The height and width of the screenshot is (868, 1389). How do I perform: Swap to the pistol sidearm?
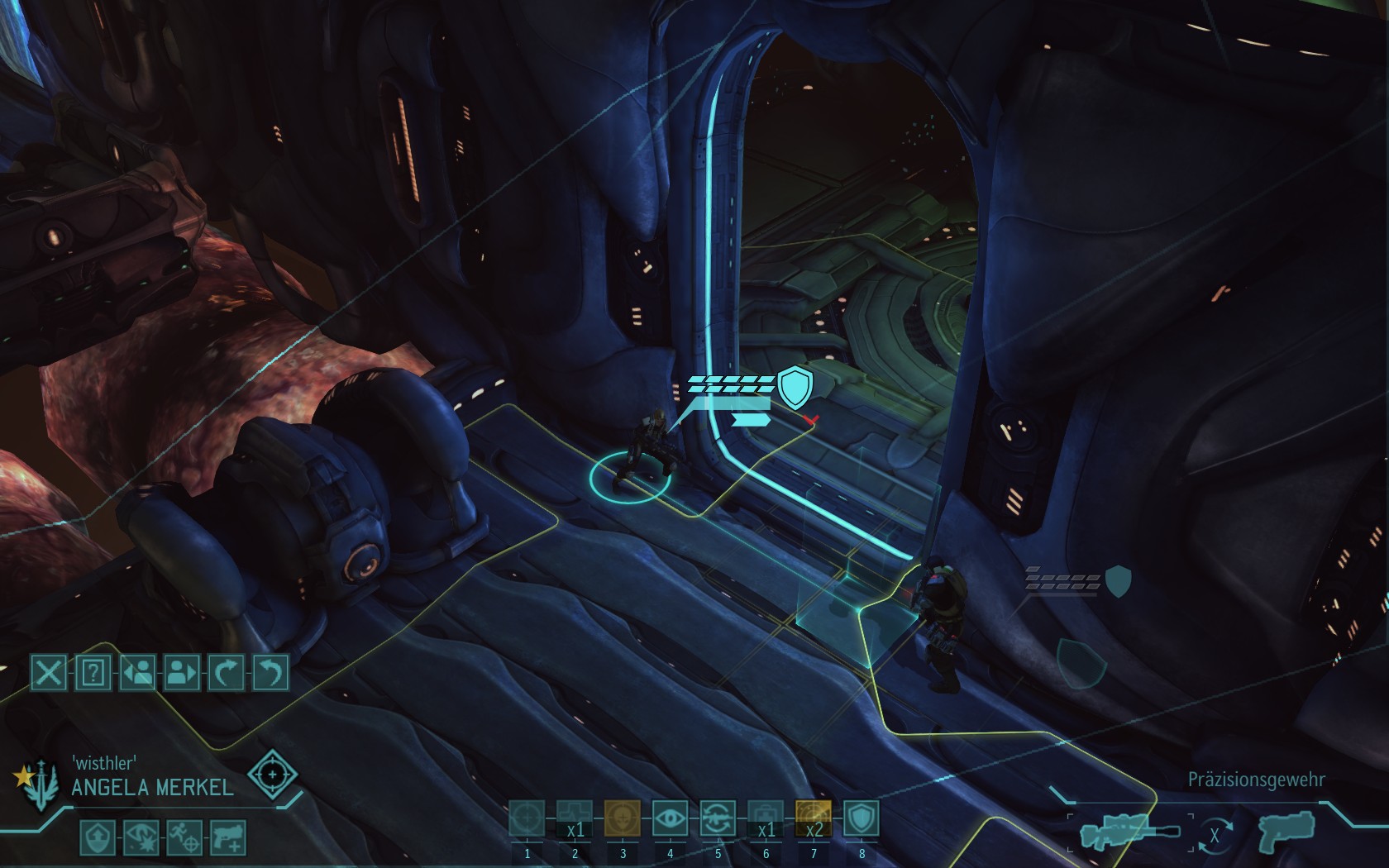tap(1285, 831)
